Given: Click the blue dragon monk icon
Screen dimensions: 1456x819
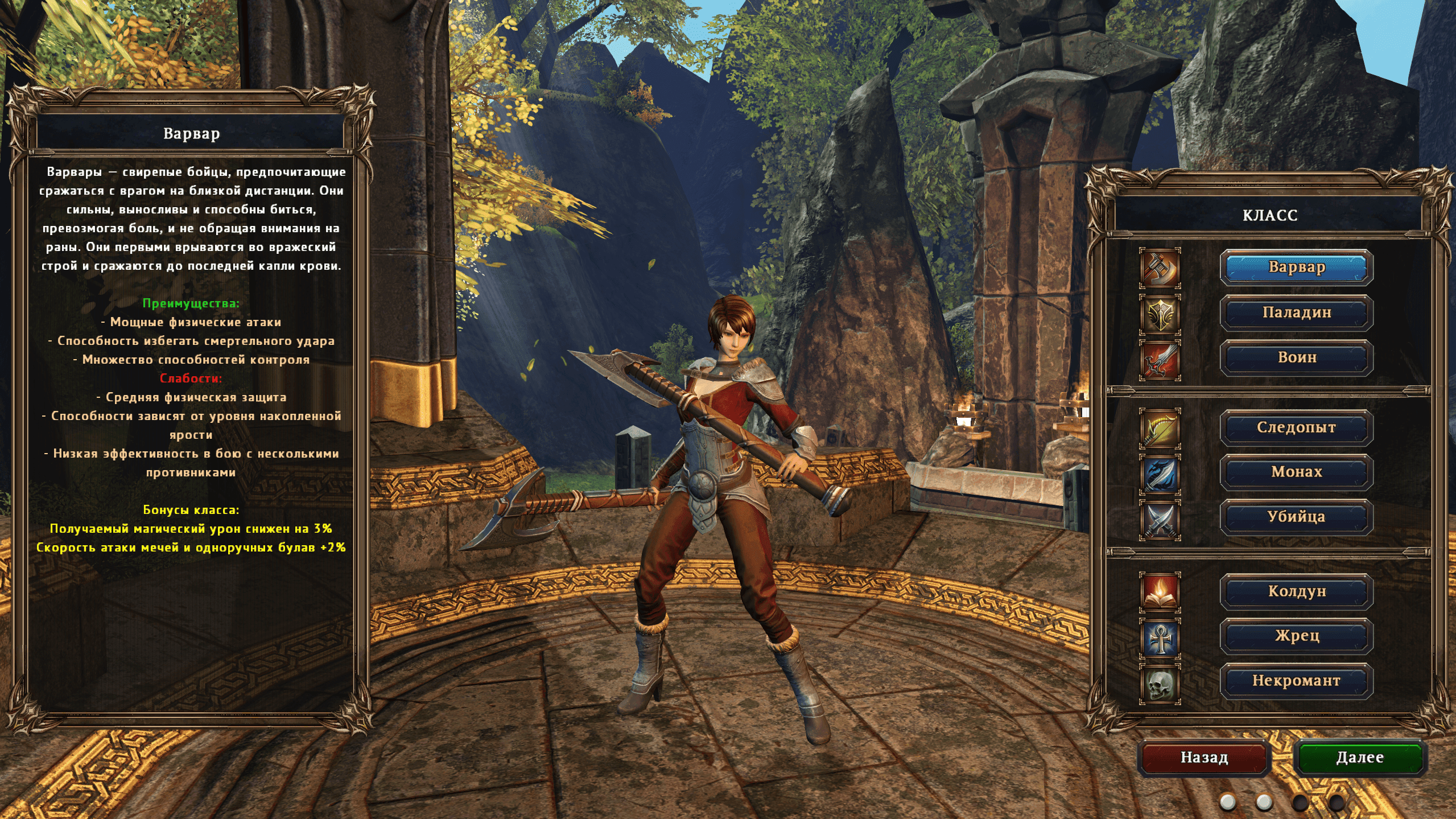Looking at the screenshot, I should point(1160,474).
